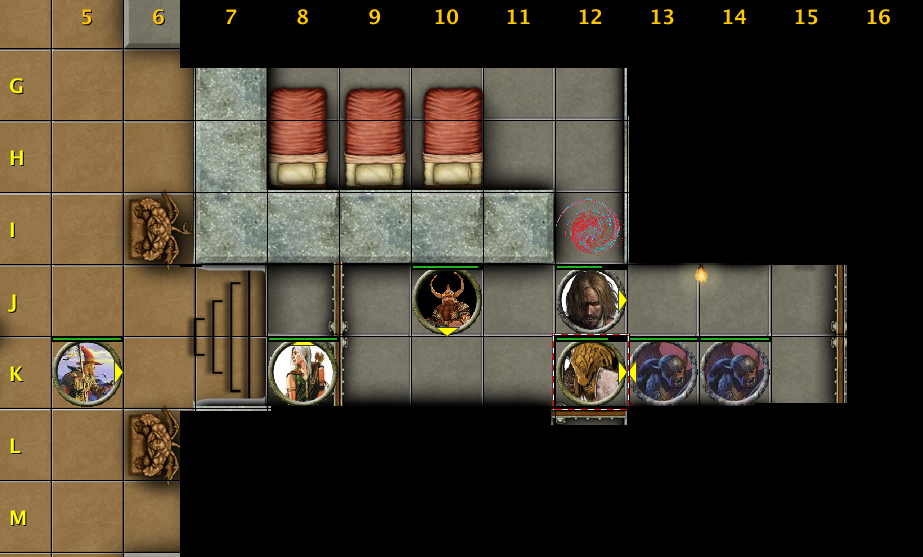
Task: Select the elf archer token
Action: coord(302,373)
